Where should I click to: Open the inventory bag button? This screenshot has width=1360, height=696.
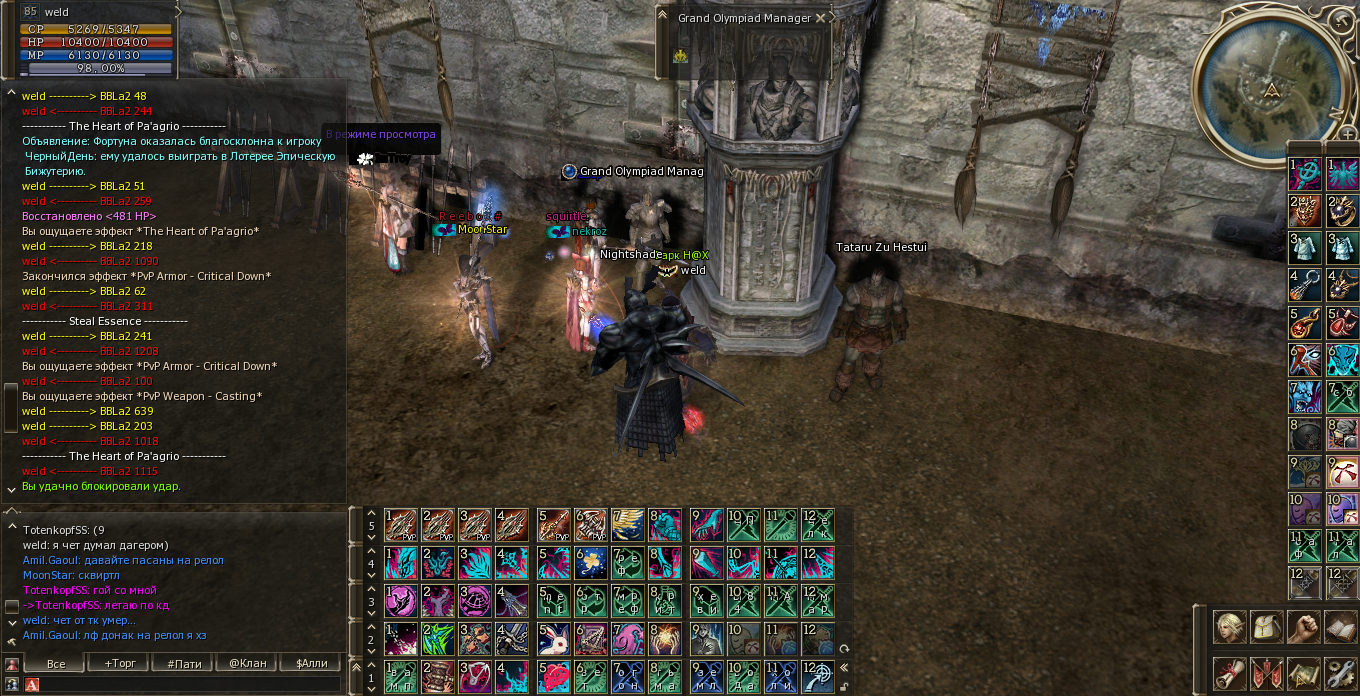point(1267,627)
